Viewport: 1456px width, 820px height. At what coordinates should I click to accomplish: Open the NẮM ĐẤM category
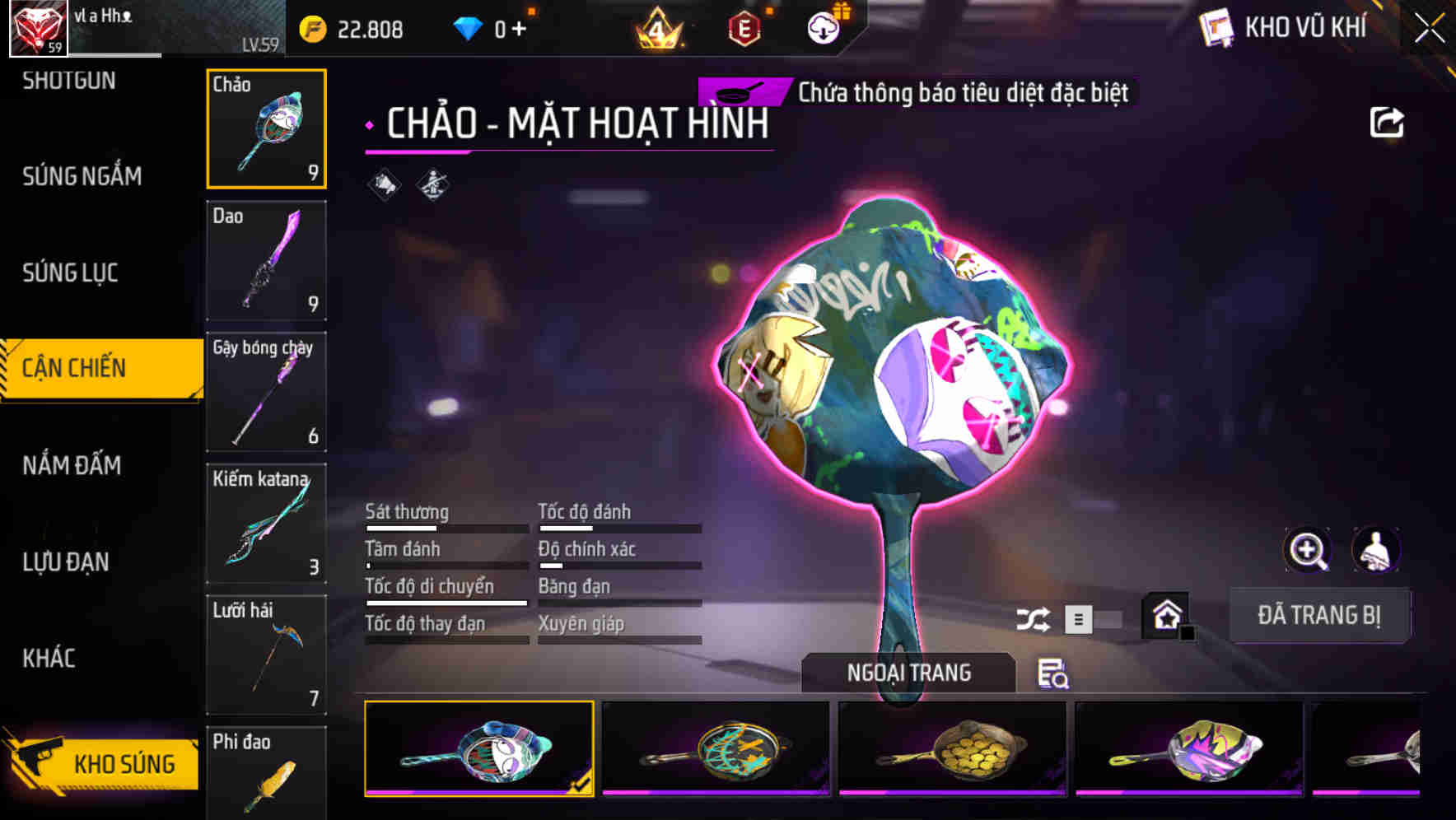[71, 465]
